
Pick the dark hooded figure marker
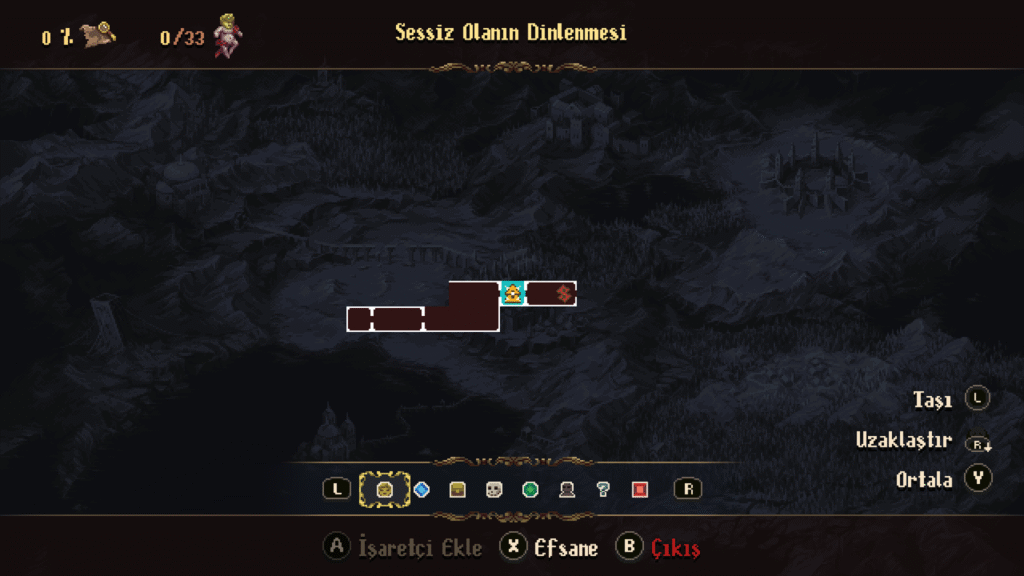pos(567,489)
